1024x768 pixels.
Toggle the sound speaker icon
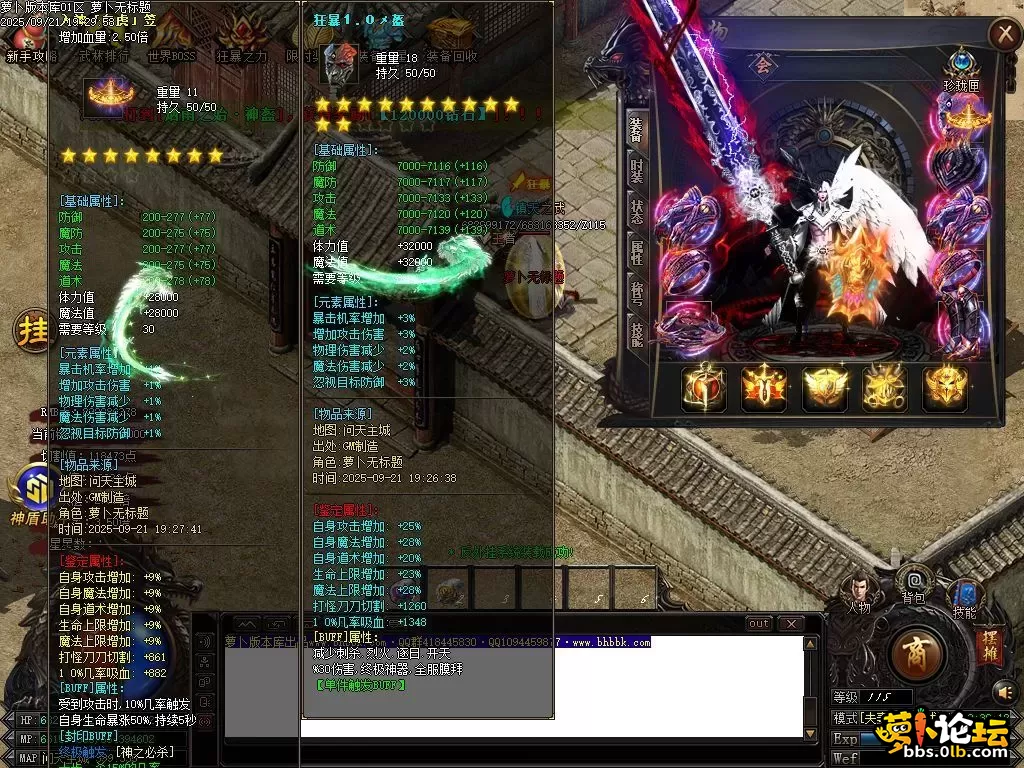pyautogui.click(x=1003, y=691)
